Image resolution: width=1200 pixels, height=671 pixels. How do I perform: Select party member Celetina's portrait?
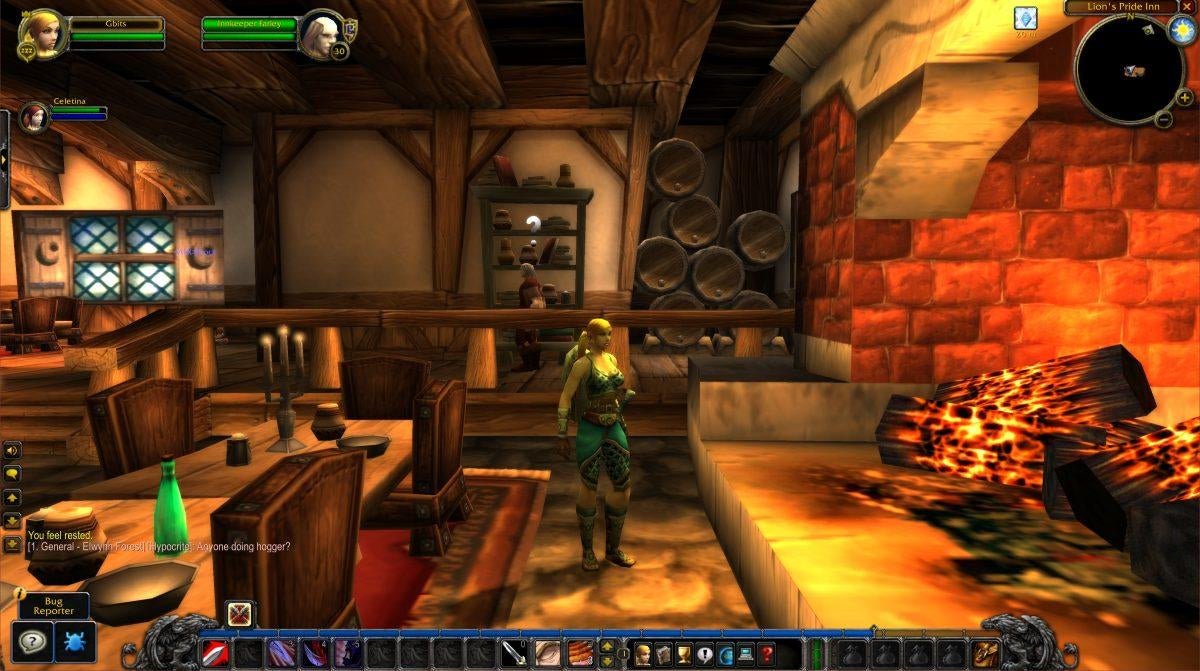click(34, 115)
